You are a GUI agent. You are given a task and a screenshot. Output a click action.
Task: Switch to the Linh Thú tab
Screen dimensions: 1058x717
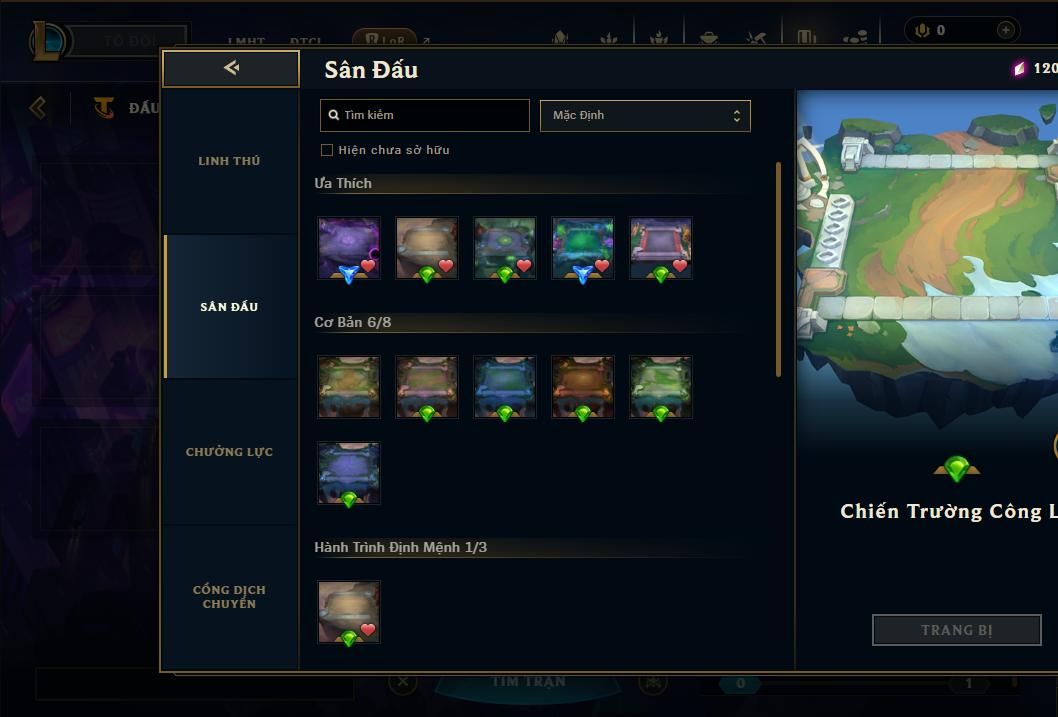(229, 161)
